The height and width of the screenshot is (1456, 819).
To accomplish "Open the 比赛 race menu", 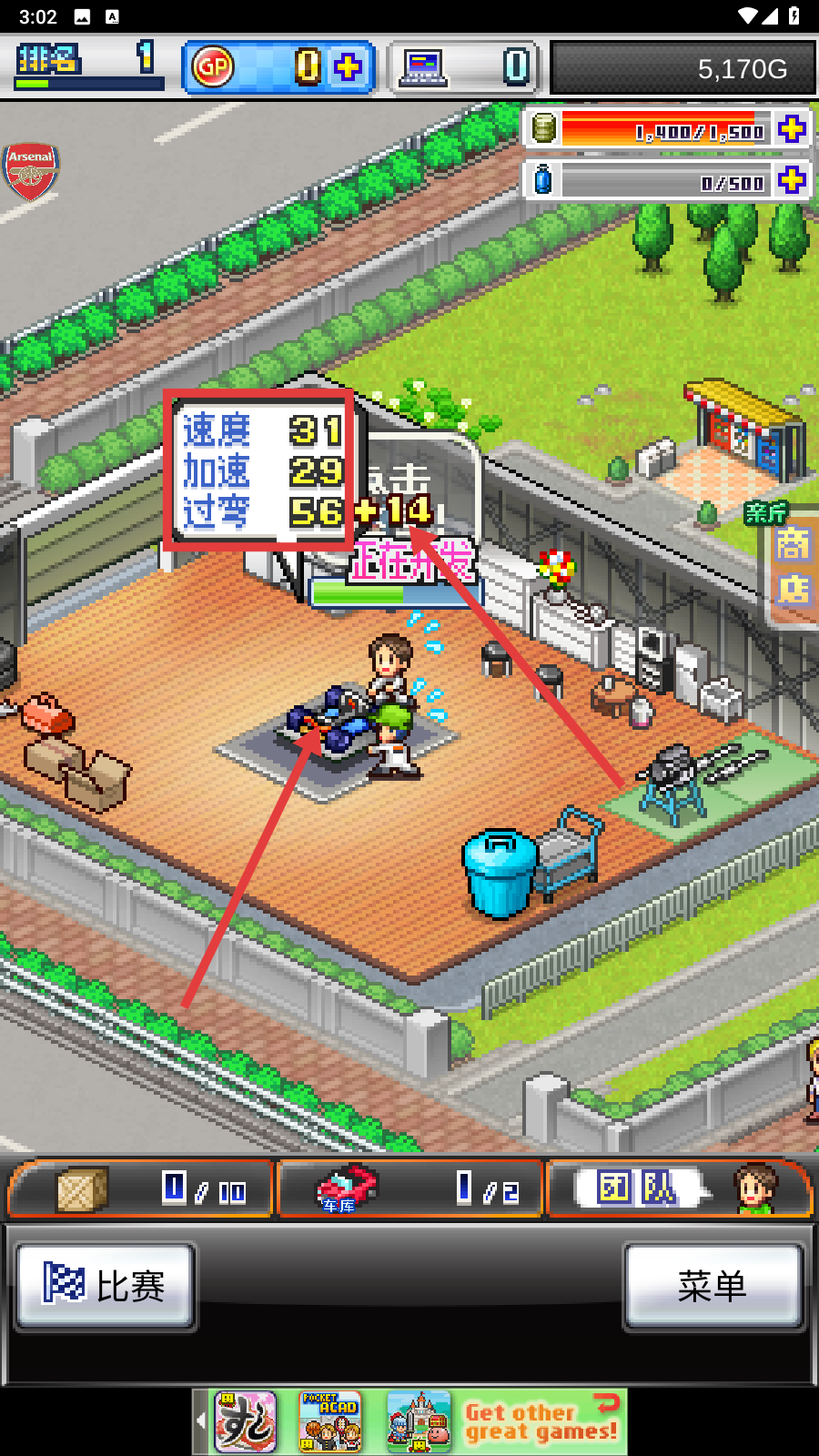I will (106, 1286).
